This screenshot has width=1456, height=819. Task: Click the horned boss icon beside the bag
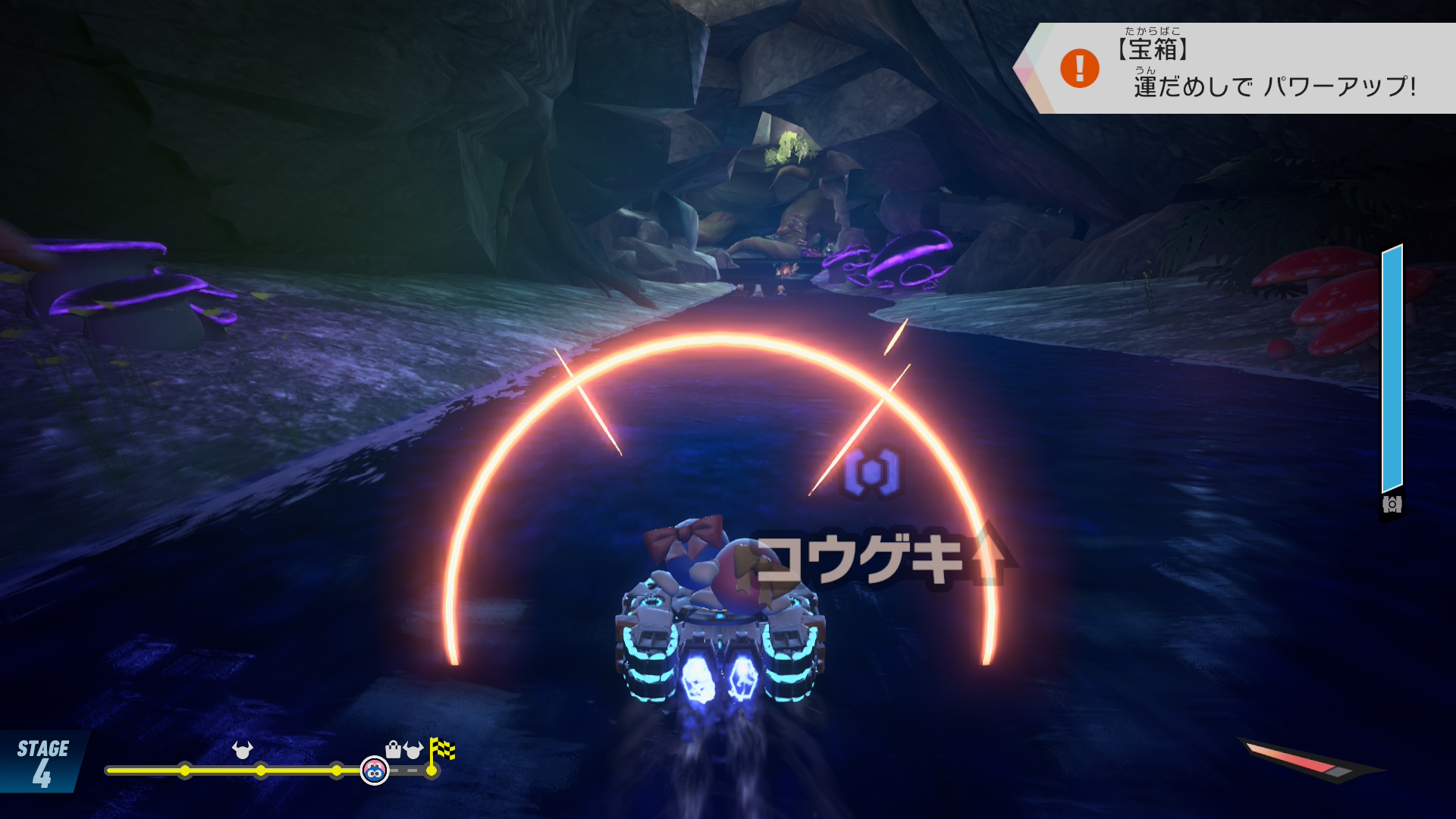(x=413, y=750)
